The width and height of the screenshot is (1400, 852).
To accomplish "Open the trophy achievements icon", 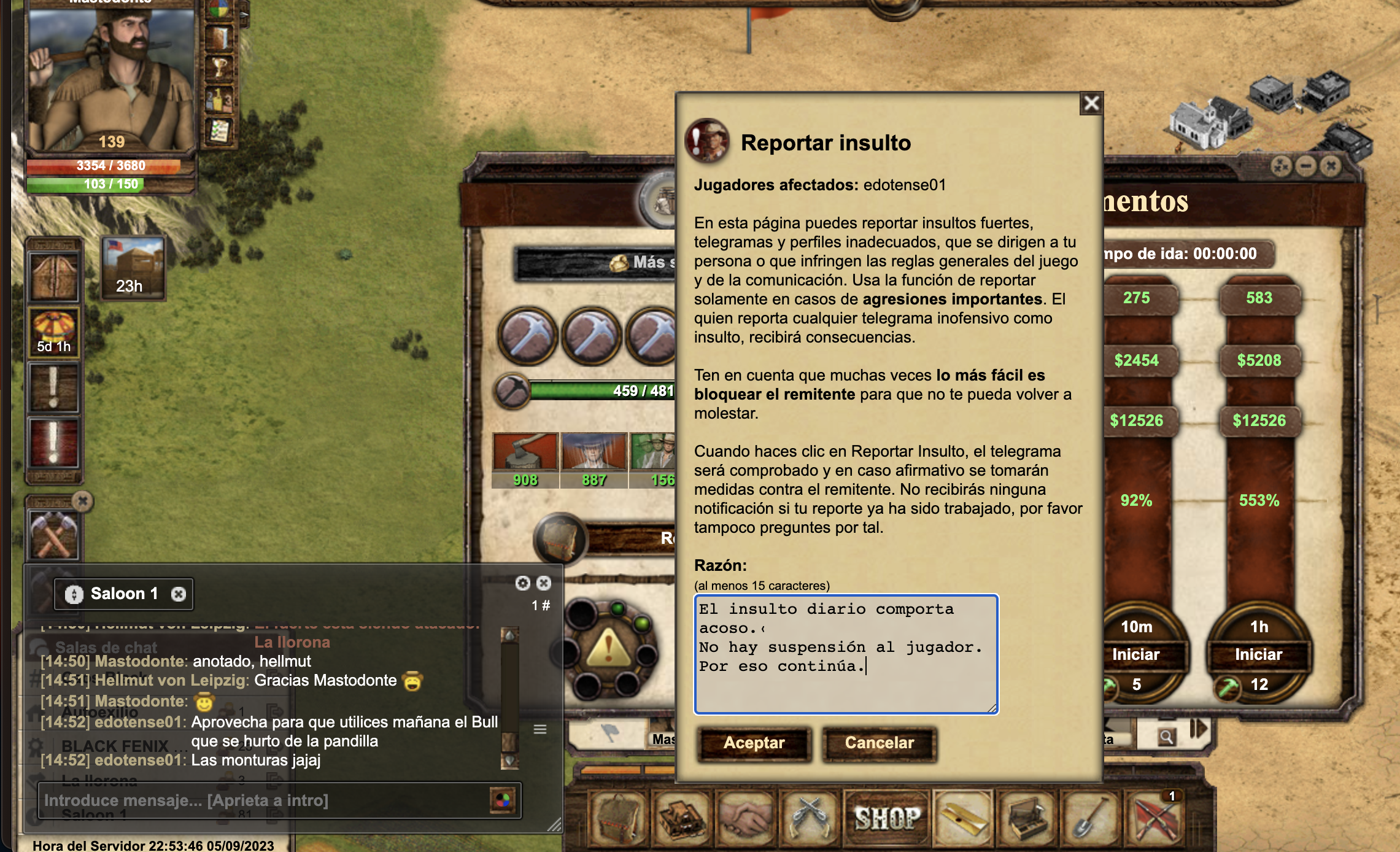I will 219,67.
